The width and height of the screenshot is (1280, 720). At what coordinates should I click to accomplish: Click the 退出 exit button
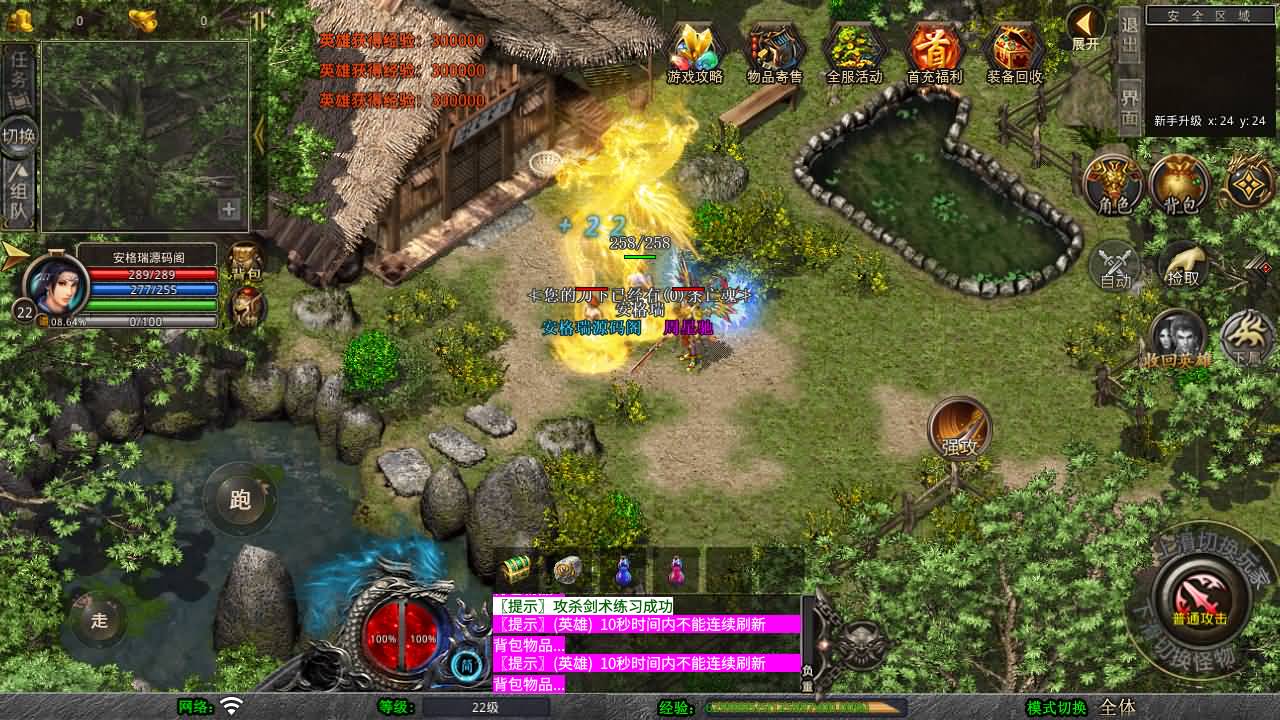[1129, 38]
